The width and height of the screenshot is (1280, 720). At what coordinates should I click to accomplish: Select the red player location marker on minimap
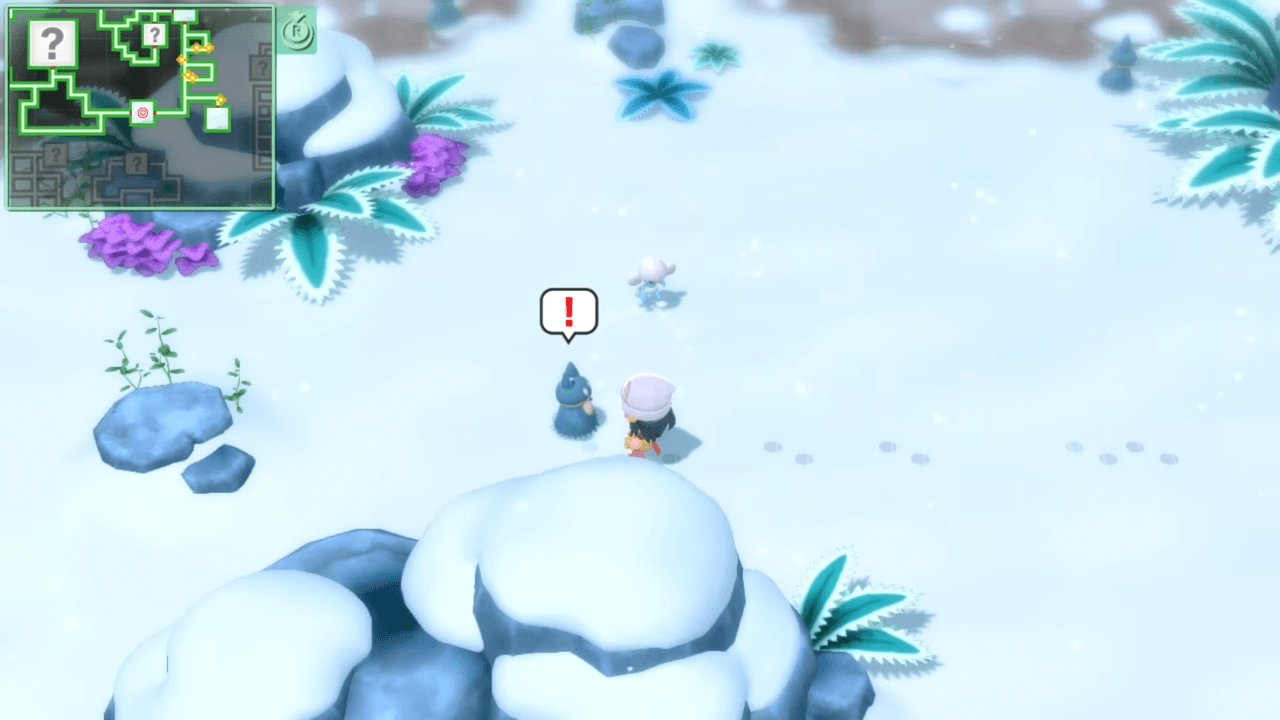(142, 113)
